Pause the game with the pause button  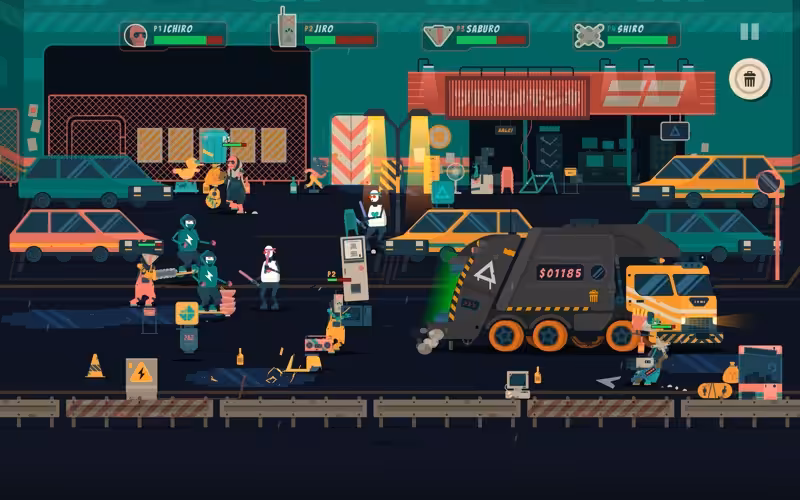[x=749, y=31]
